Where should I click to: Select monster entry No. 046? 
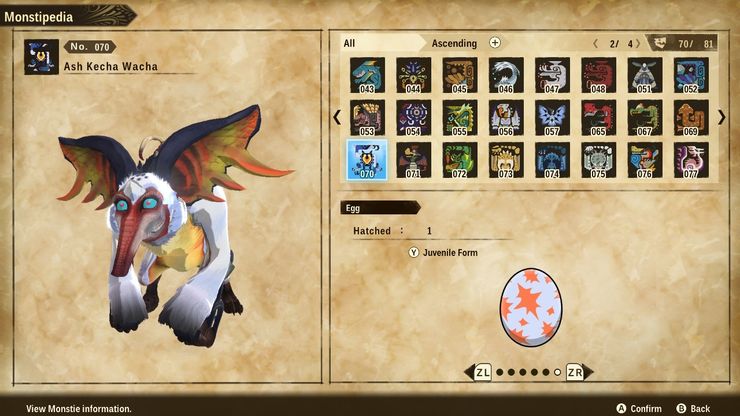coord(506,75)
